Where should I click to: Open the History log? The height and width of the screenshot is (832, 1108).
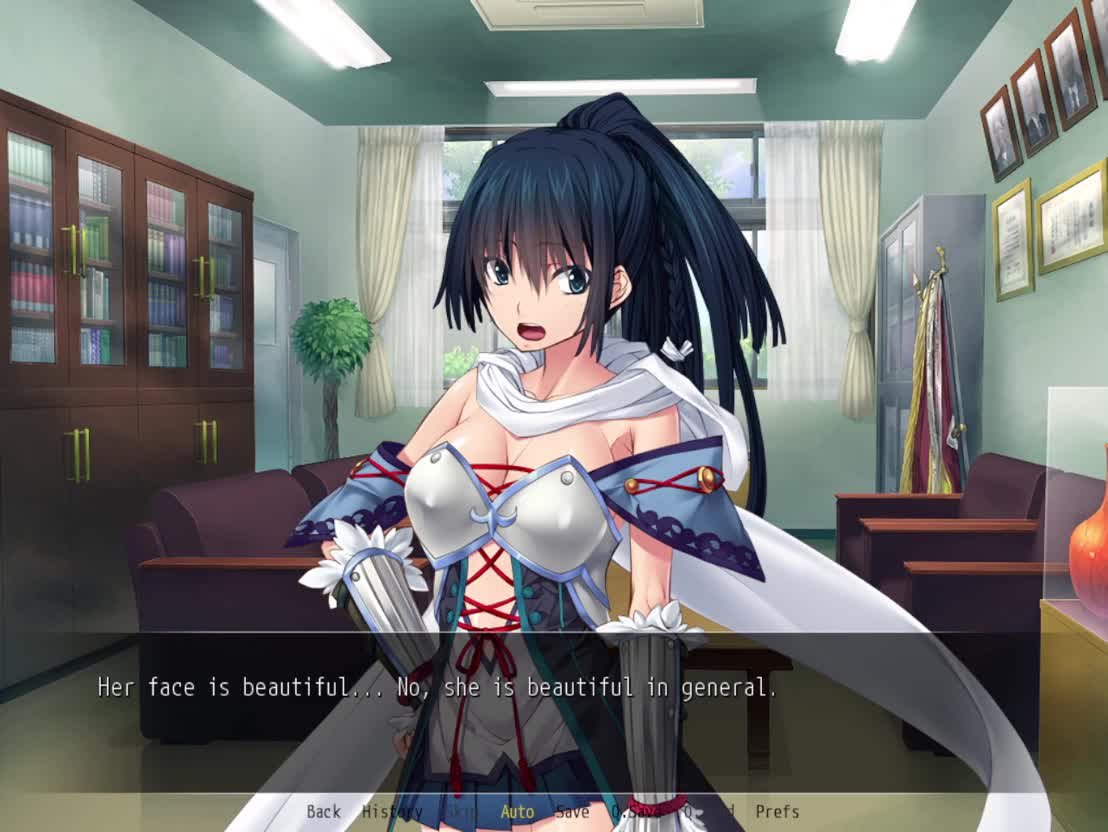[x=392, y=812]
